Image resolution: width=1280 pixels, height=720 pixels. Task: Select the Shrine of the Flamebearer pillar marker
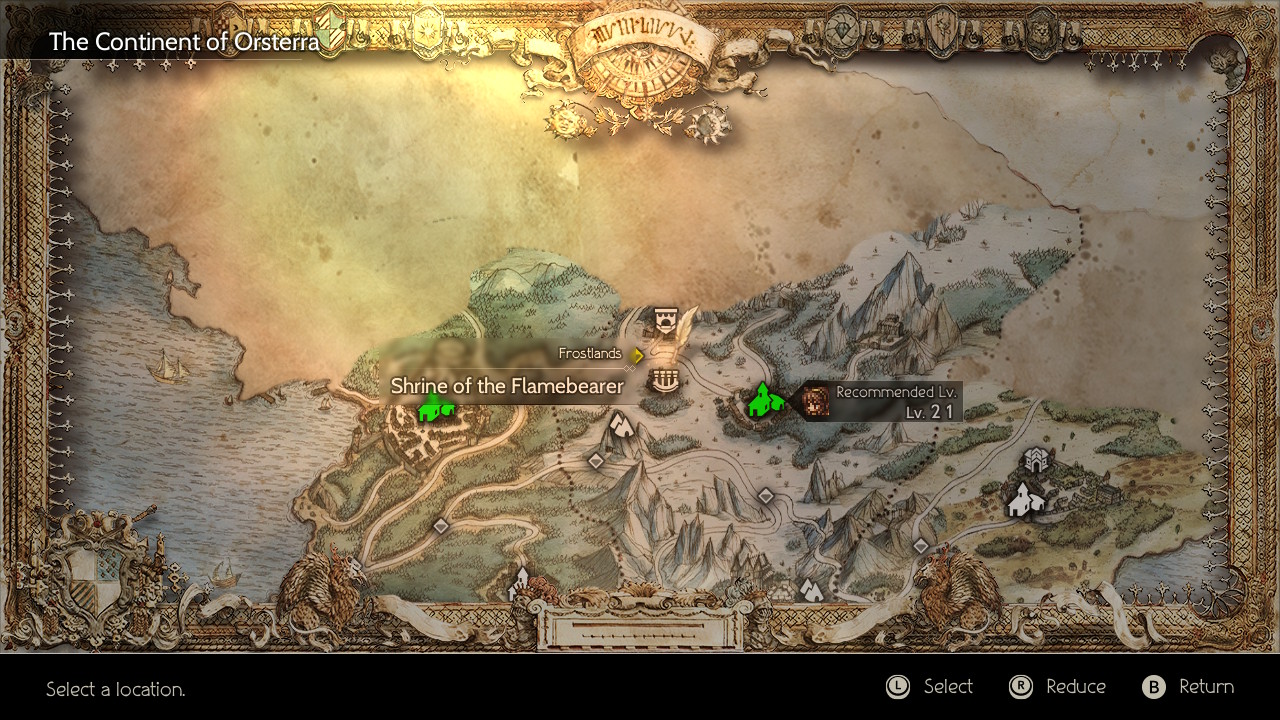[x=660, y=380]
